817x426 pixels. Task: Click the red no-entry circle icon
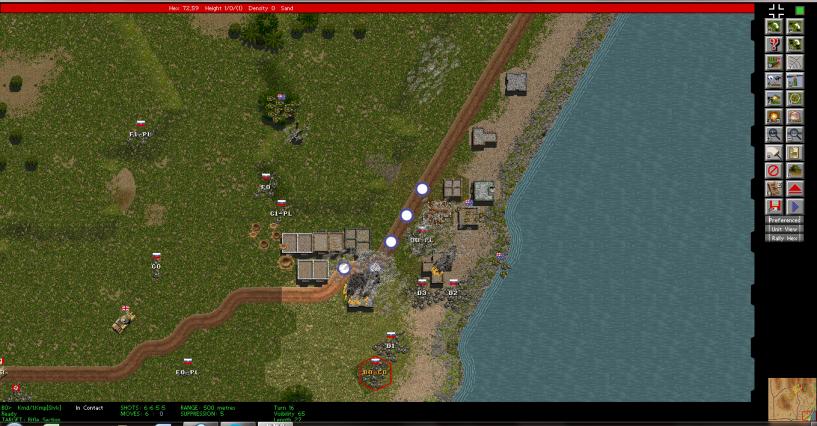pos(773,170)
